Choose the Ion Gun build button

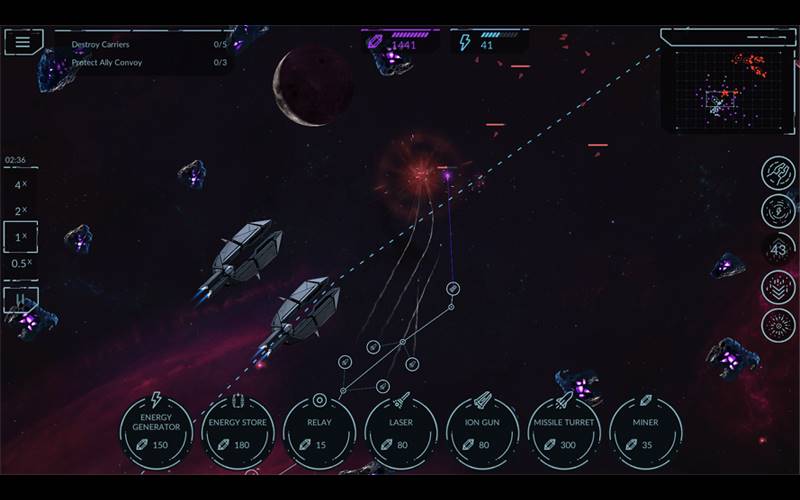(483, 432)
